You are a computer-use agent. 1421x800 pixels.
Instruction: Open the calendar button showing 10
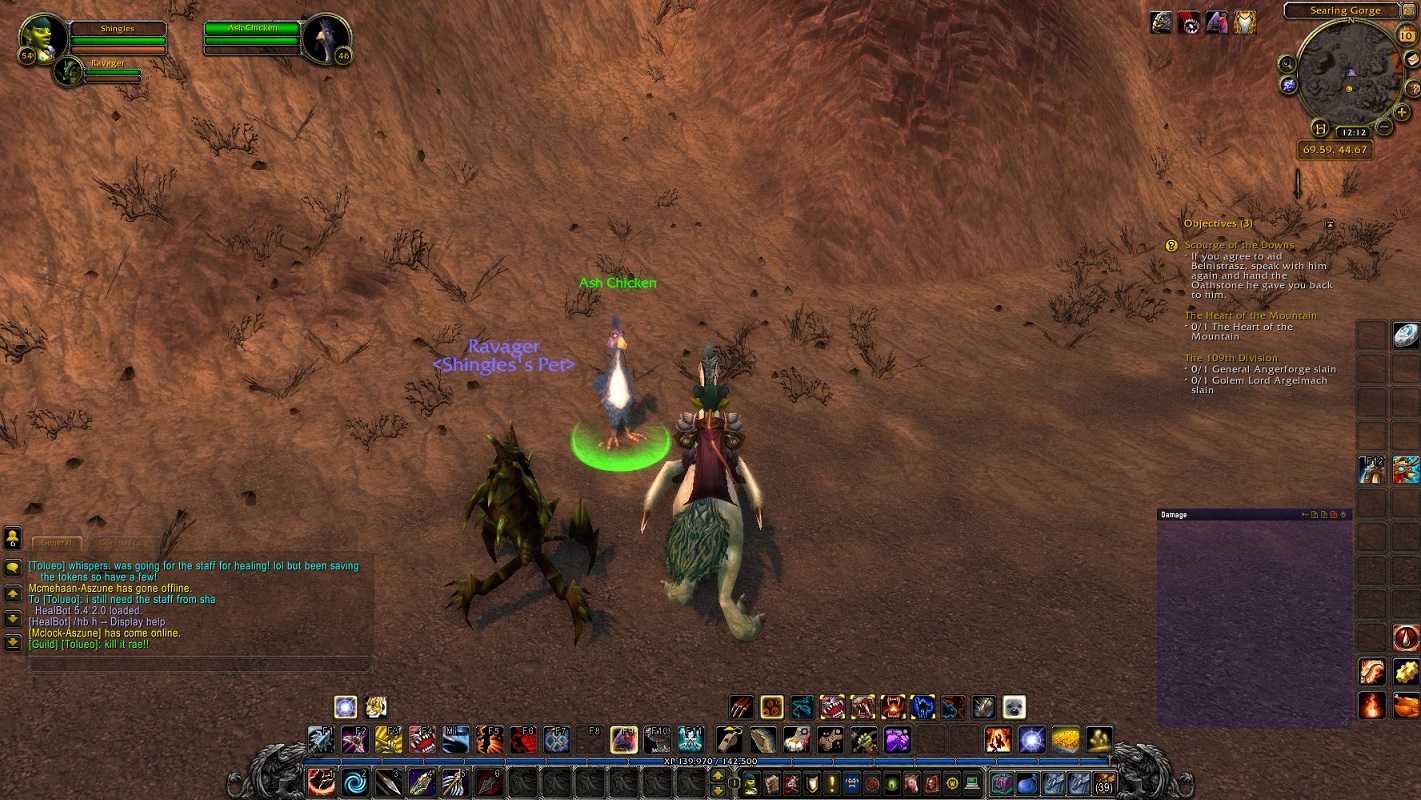tap(1406, 35)
